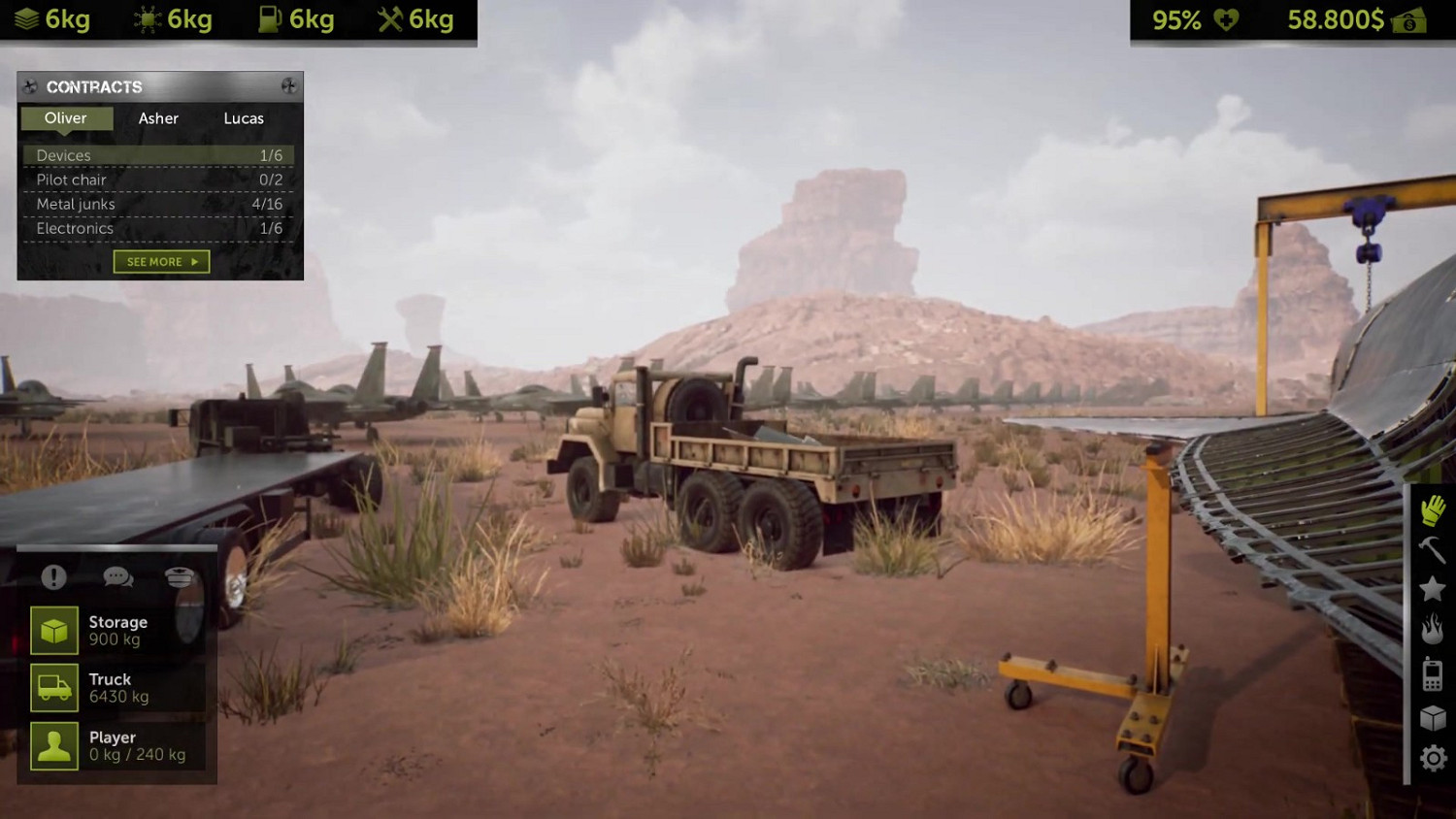Screen dimensions: 1456x819
Task: Select the Storage container entry
Action: 116,630
